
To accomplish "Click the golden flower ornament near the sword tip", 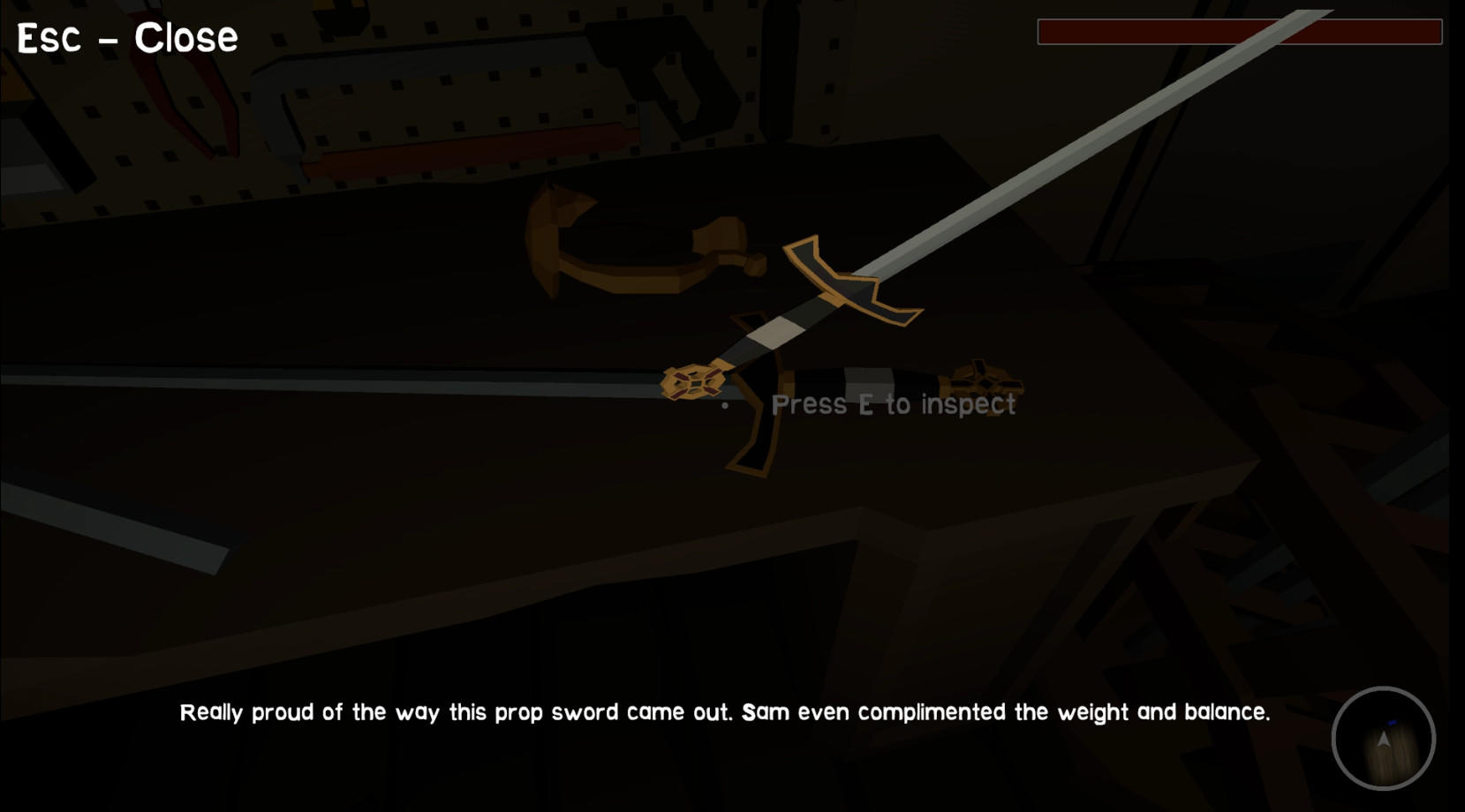I will [x=980, y=380].
